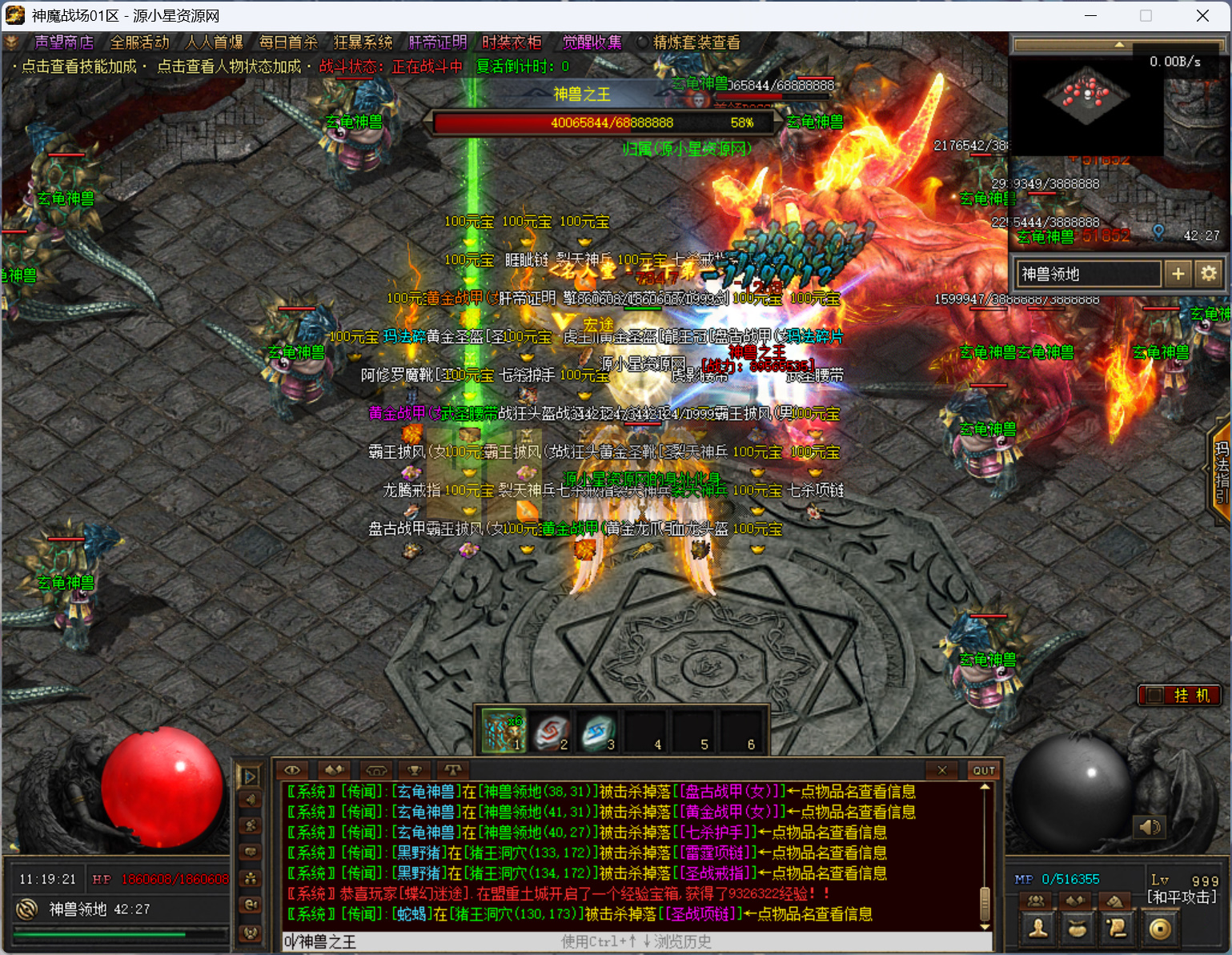Open the bag with the pouch icon
The image size is (1232, 955).
[1077, 928]
